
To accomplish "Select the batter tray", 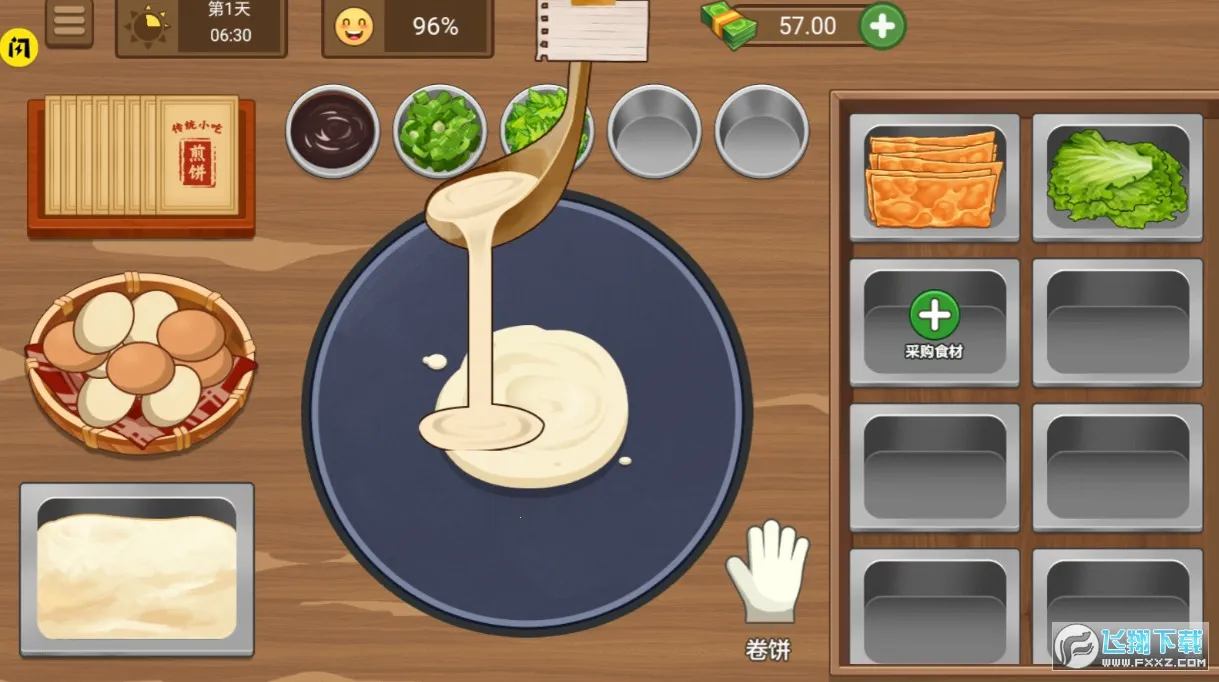I will (x=137, y=569).
